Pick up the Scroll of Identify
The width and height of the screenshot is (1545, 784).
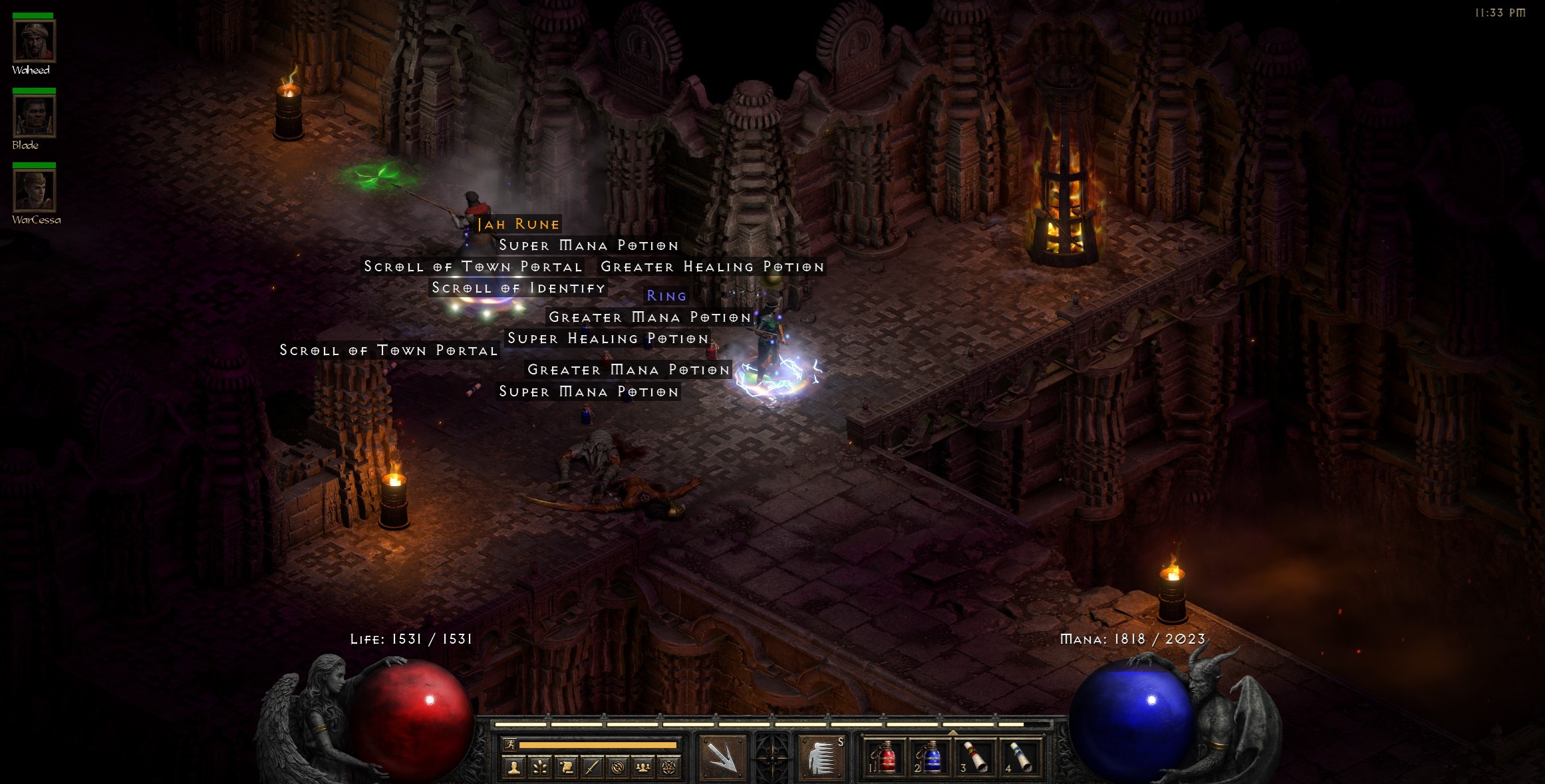coord(518,288)
